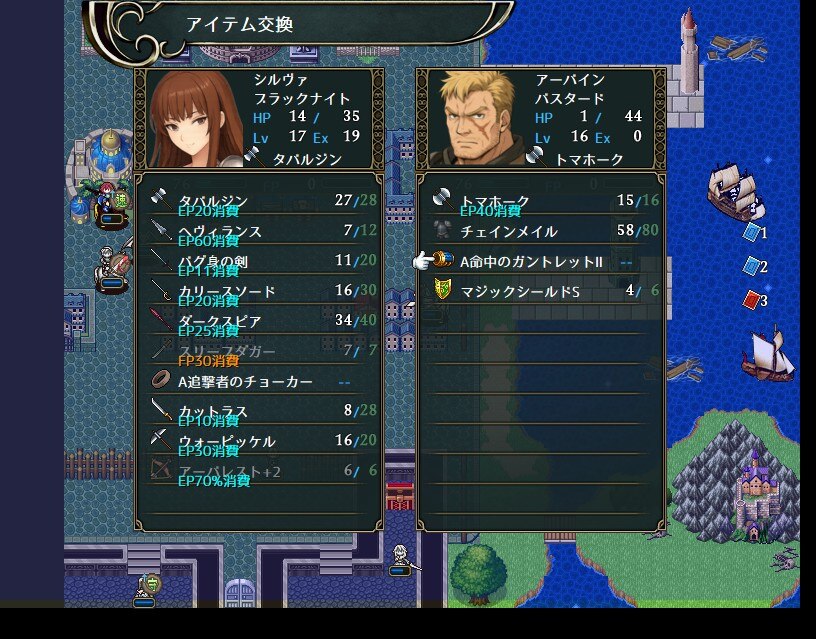The height and width of the screenshot is (639, 816).
Task: Select ウォーピッケル from the item list
Action: [258, 441]
